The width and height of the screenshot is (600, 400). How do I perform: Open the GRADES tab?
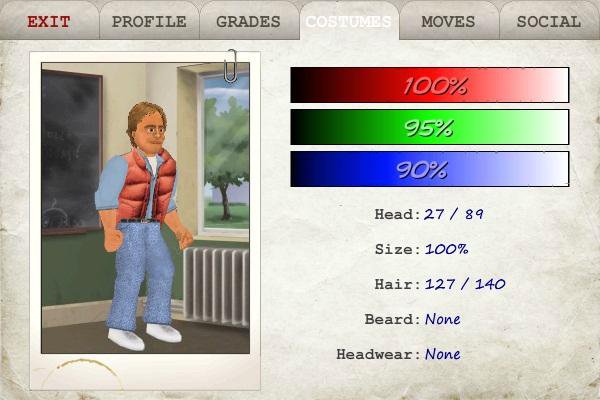pos(249,21)
